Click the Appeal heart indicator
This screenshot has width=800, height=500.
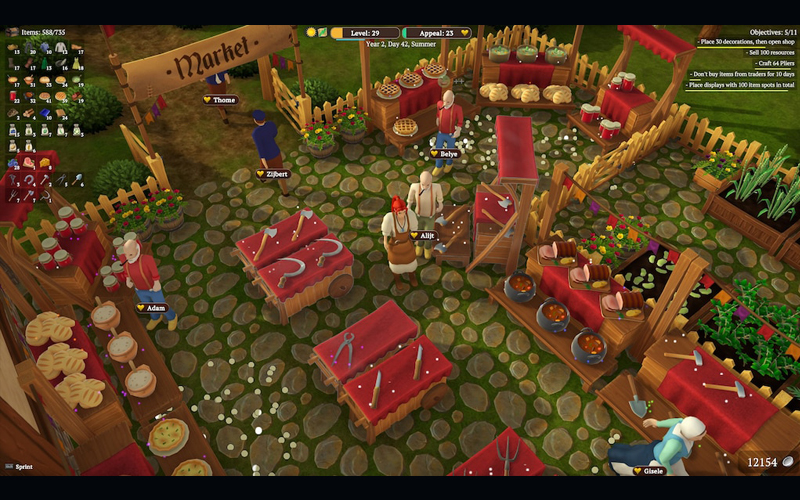pos(465,32)
